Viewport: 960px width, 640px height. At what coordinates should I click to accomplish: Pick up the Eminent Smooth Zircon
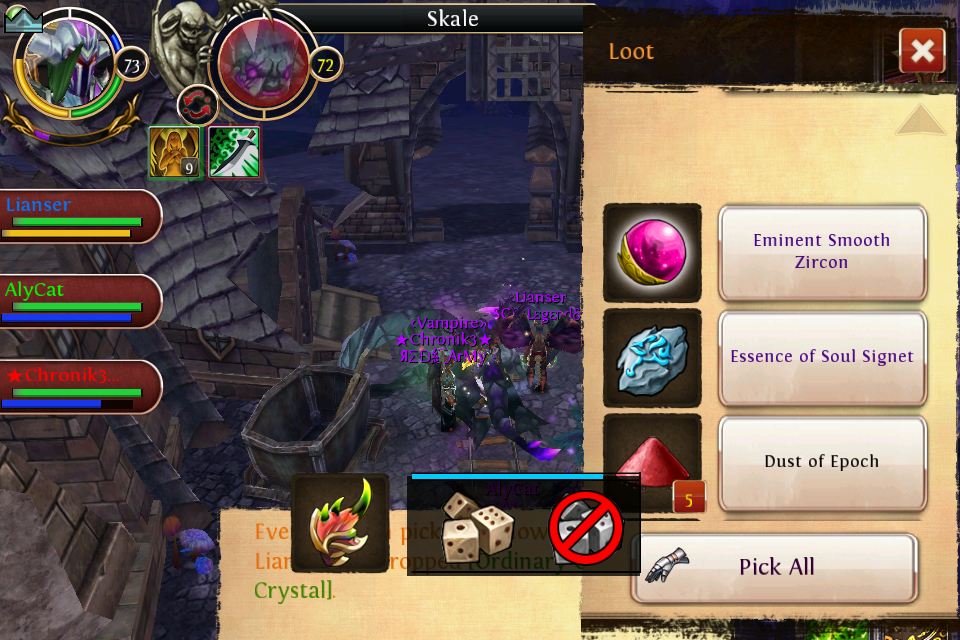[821, 252]
